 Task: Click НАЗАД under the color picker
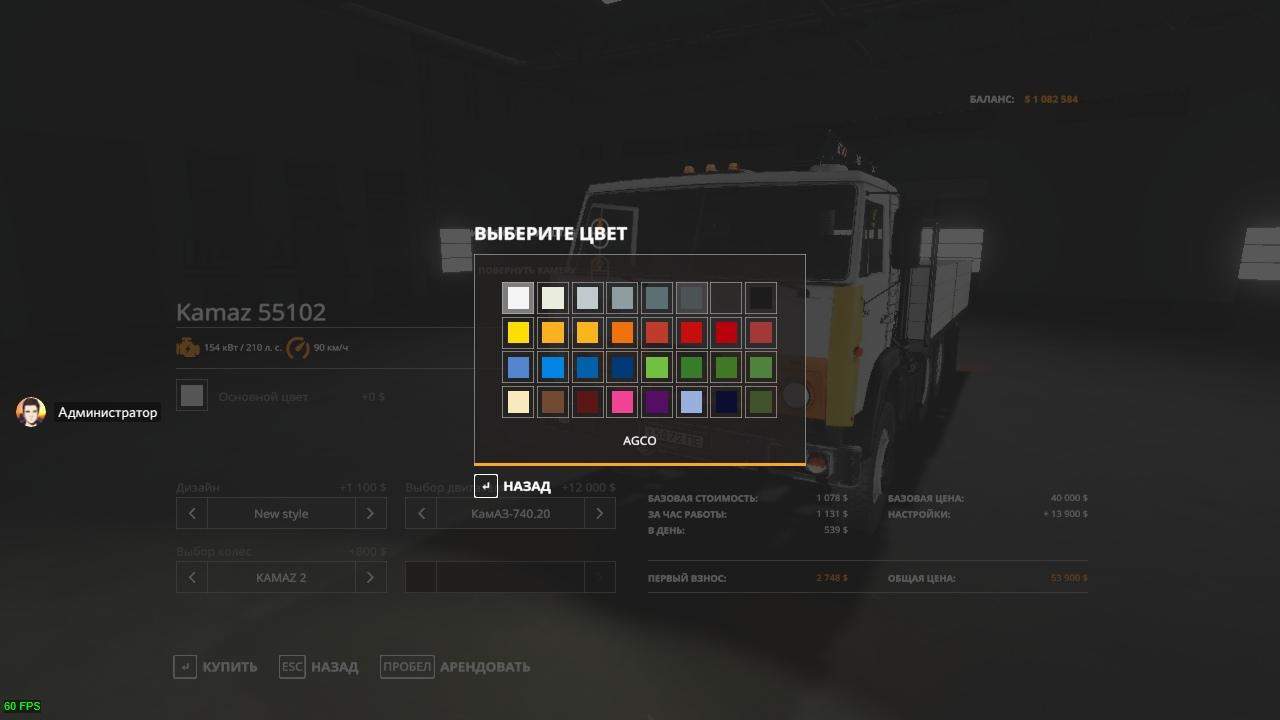tap(513, 487)
